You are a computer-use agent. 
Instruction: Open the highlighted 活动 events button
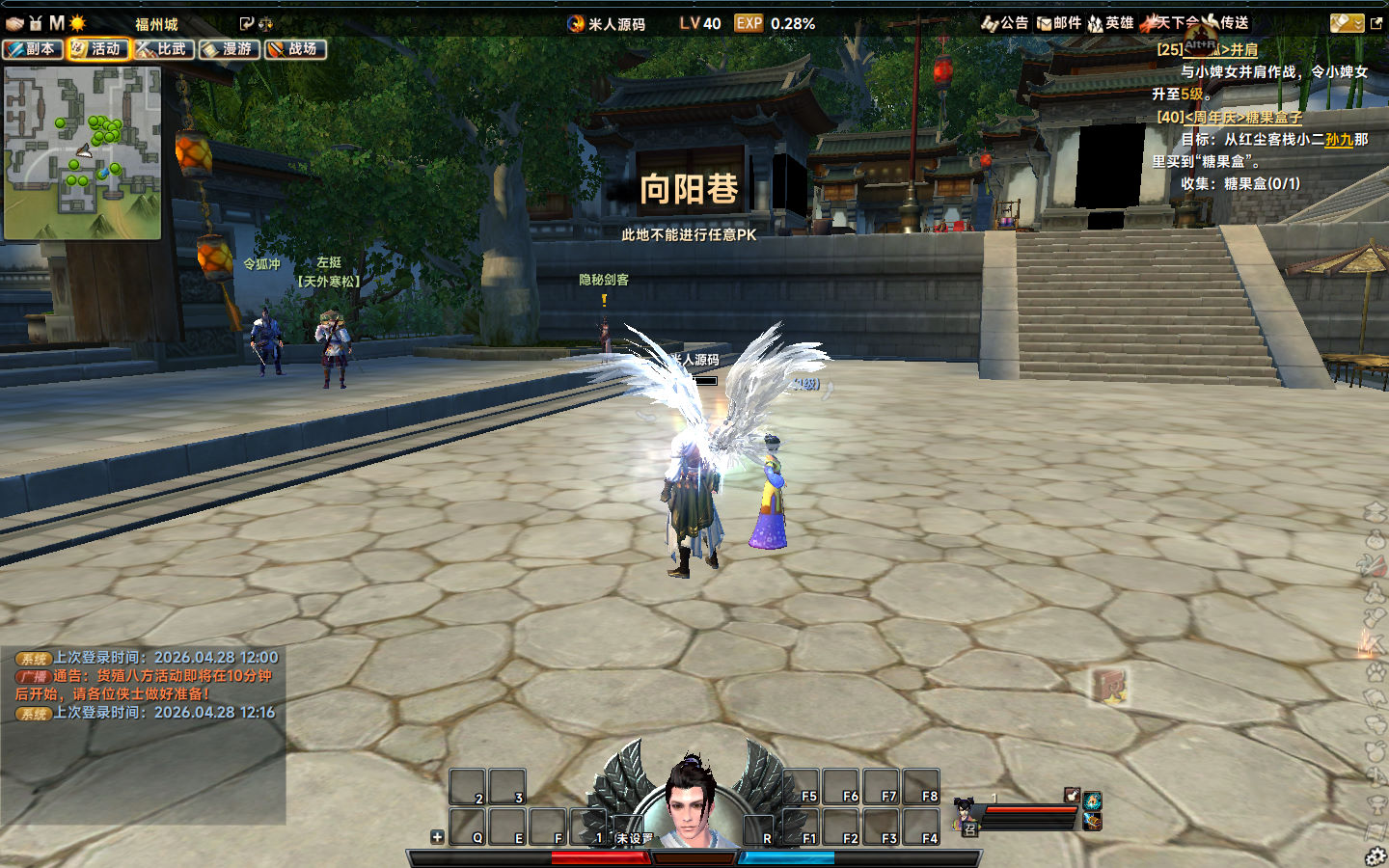[x=98, y=49]
